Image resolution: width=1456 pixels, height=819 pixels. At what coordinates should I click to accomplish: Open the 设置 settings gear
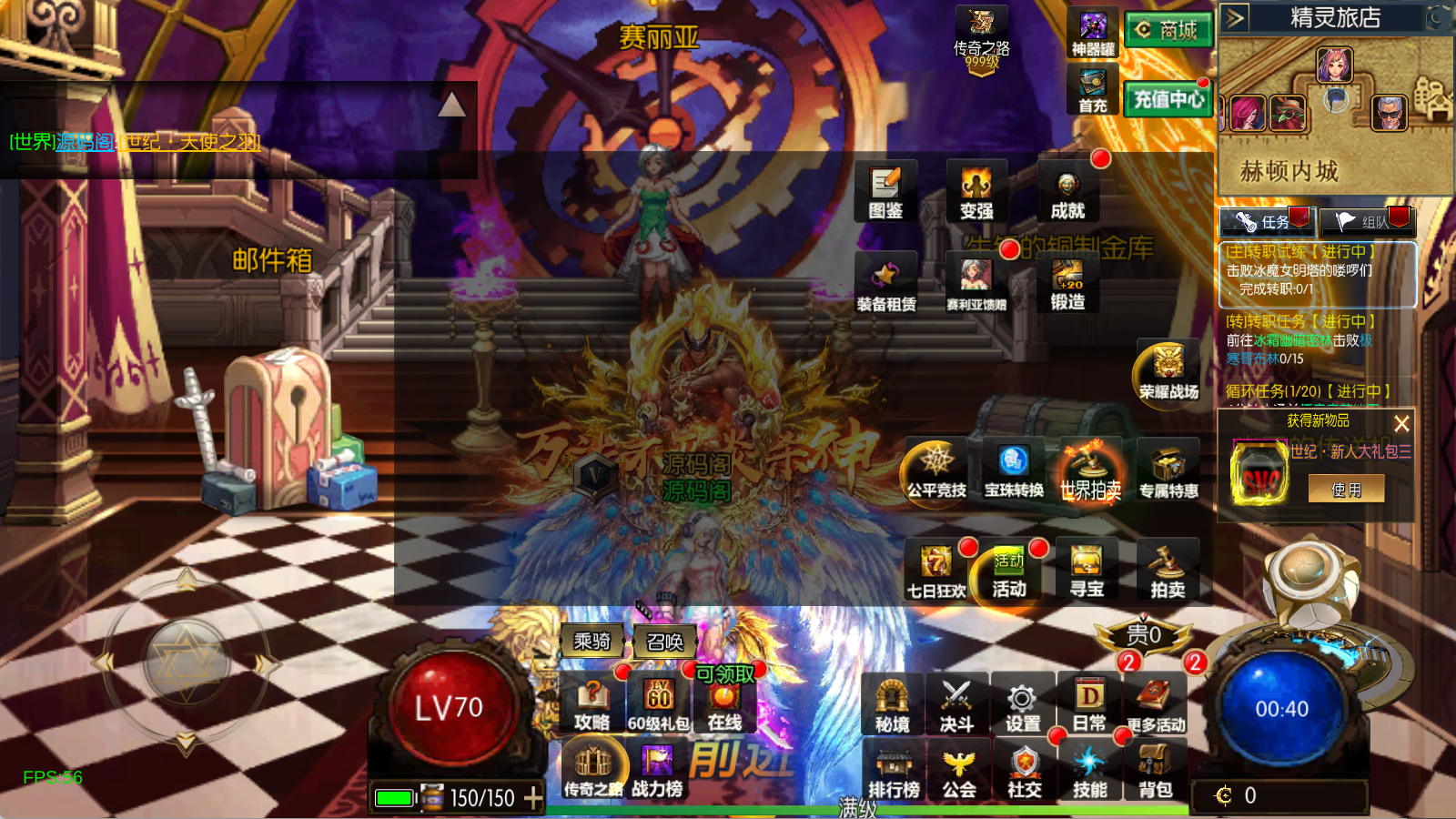pos(1023,706)
